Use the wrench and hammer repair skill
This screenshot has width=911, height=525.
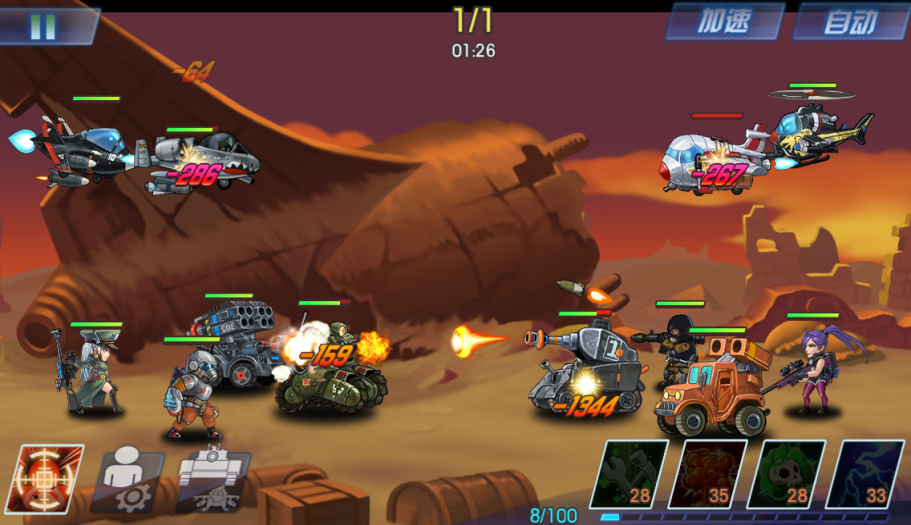[x=629, y=474]
